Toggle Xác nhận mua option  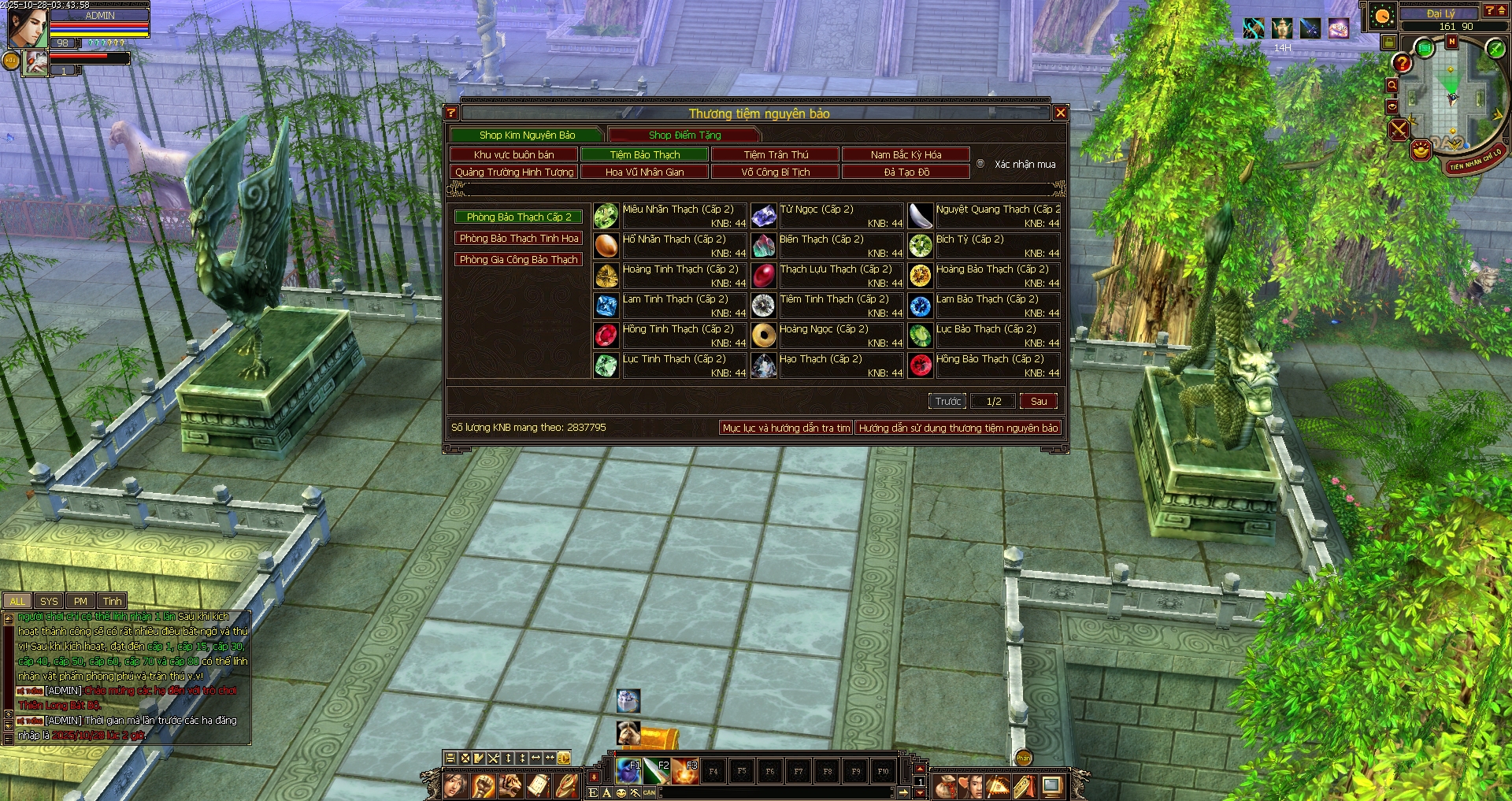980,164
